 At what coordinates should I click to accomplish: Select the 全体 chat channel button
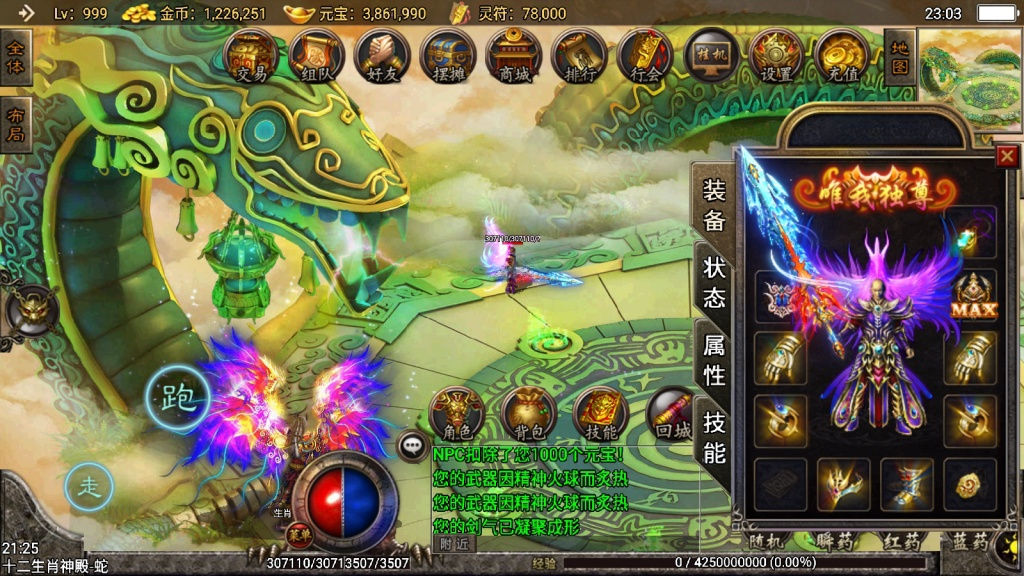[16, 57]
